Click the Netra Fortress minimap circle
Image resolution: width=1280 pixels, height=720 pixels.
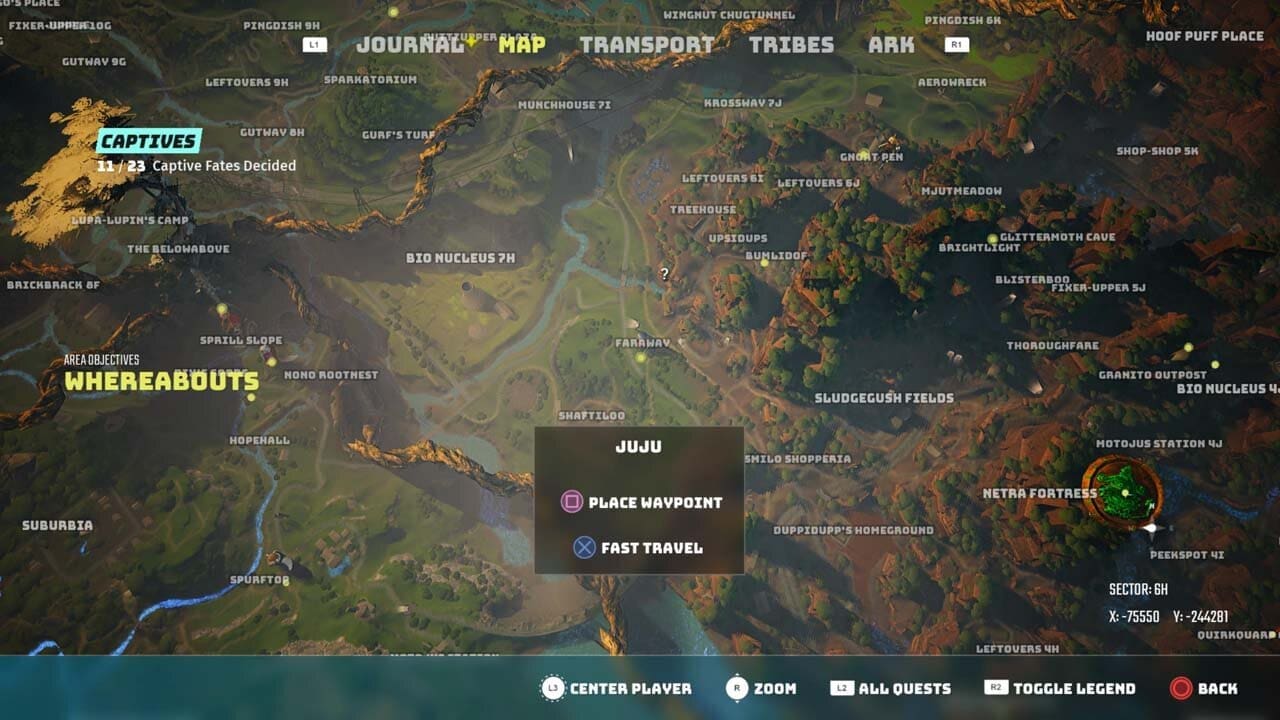pyautogui.click(x=1122, y=490)
